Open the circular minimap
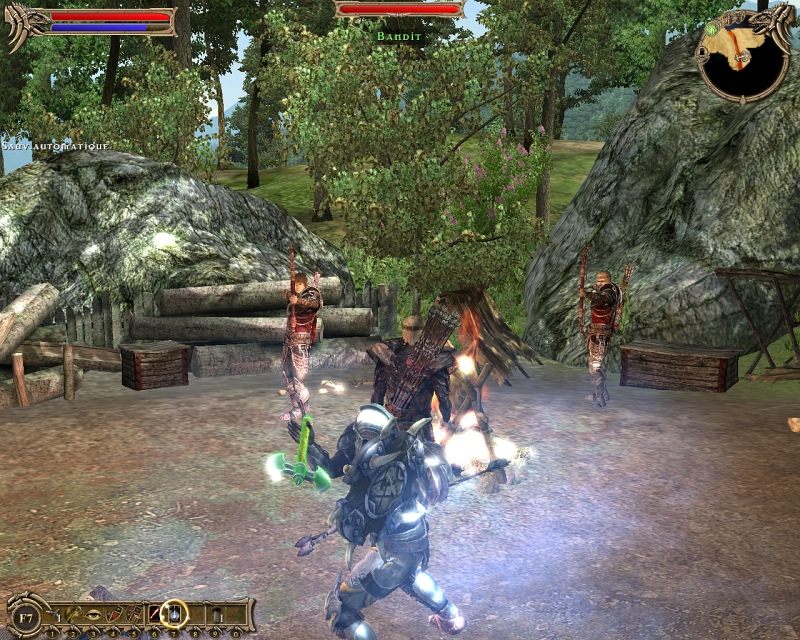 pos(741,60)
